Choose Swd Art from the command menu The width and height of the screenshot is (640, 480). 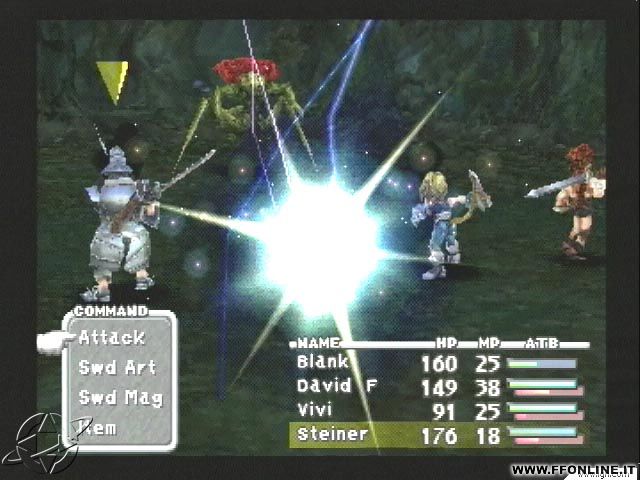pos(117,368)
